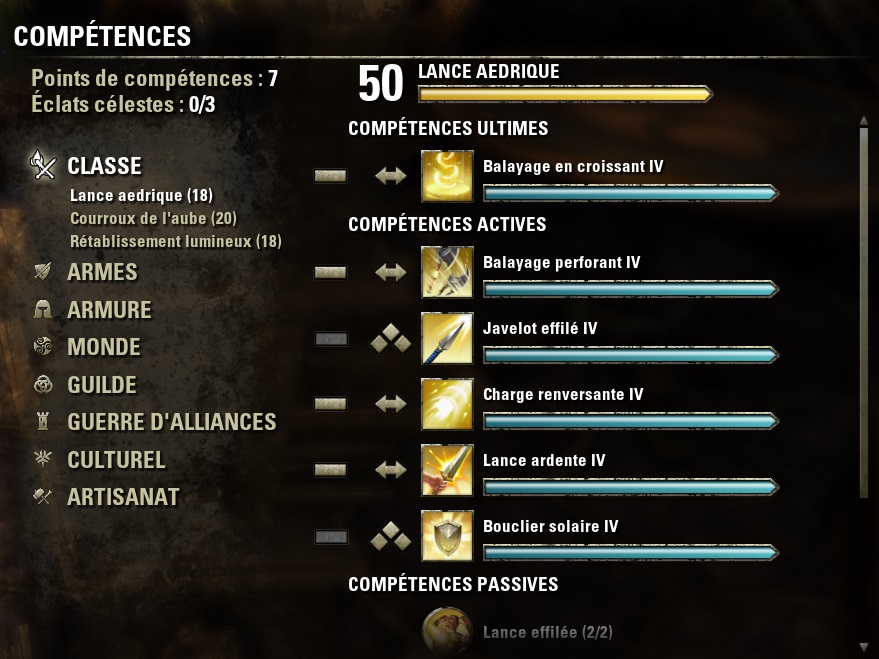The image size is (879, 659).
Task: Select the Charge renversante skill icon
Action: (447, 404)
